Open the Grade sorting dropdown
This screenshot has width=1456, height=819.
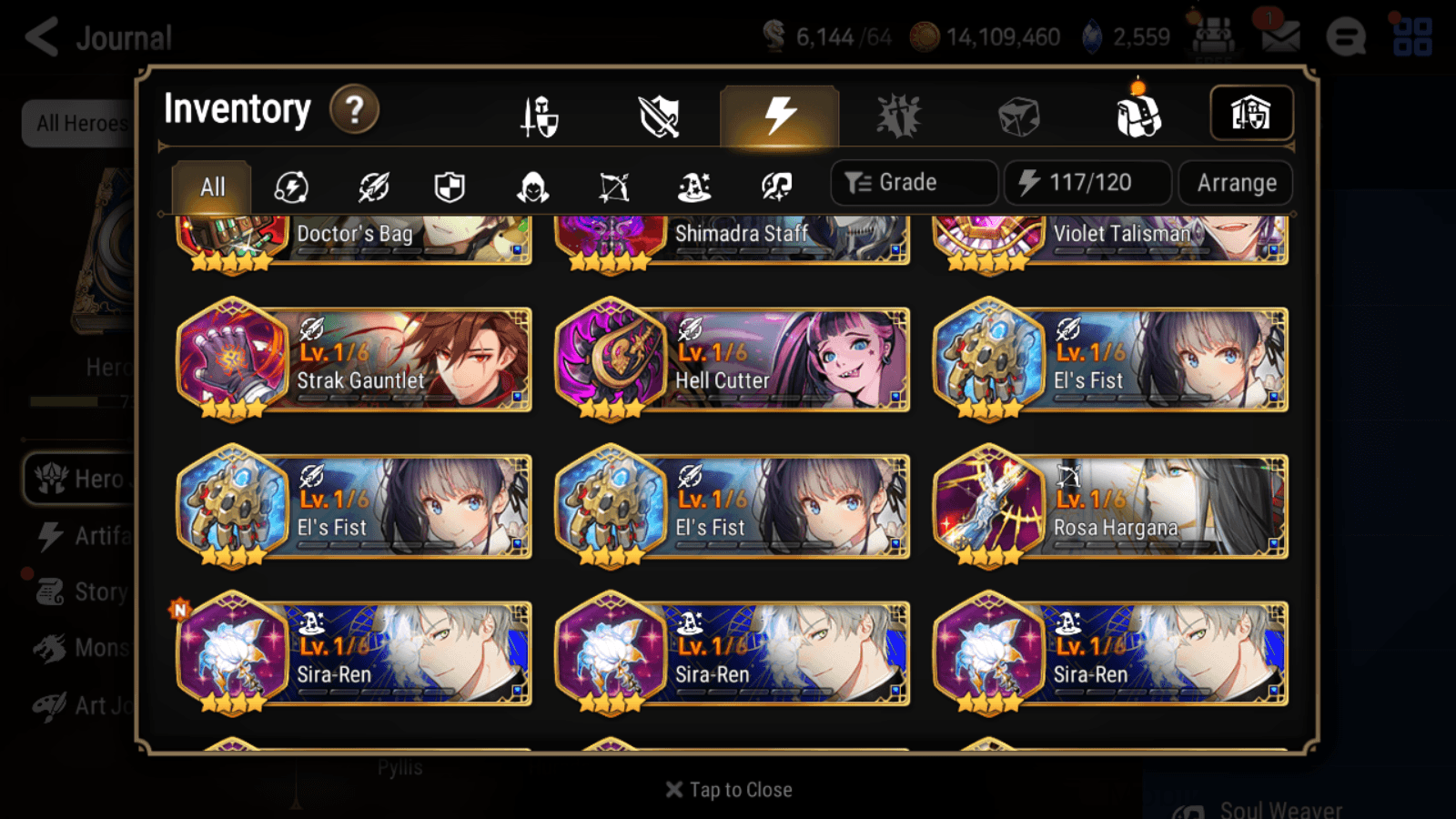pyautogui.click(x=913, y=182)
